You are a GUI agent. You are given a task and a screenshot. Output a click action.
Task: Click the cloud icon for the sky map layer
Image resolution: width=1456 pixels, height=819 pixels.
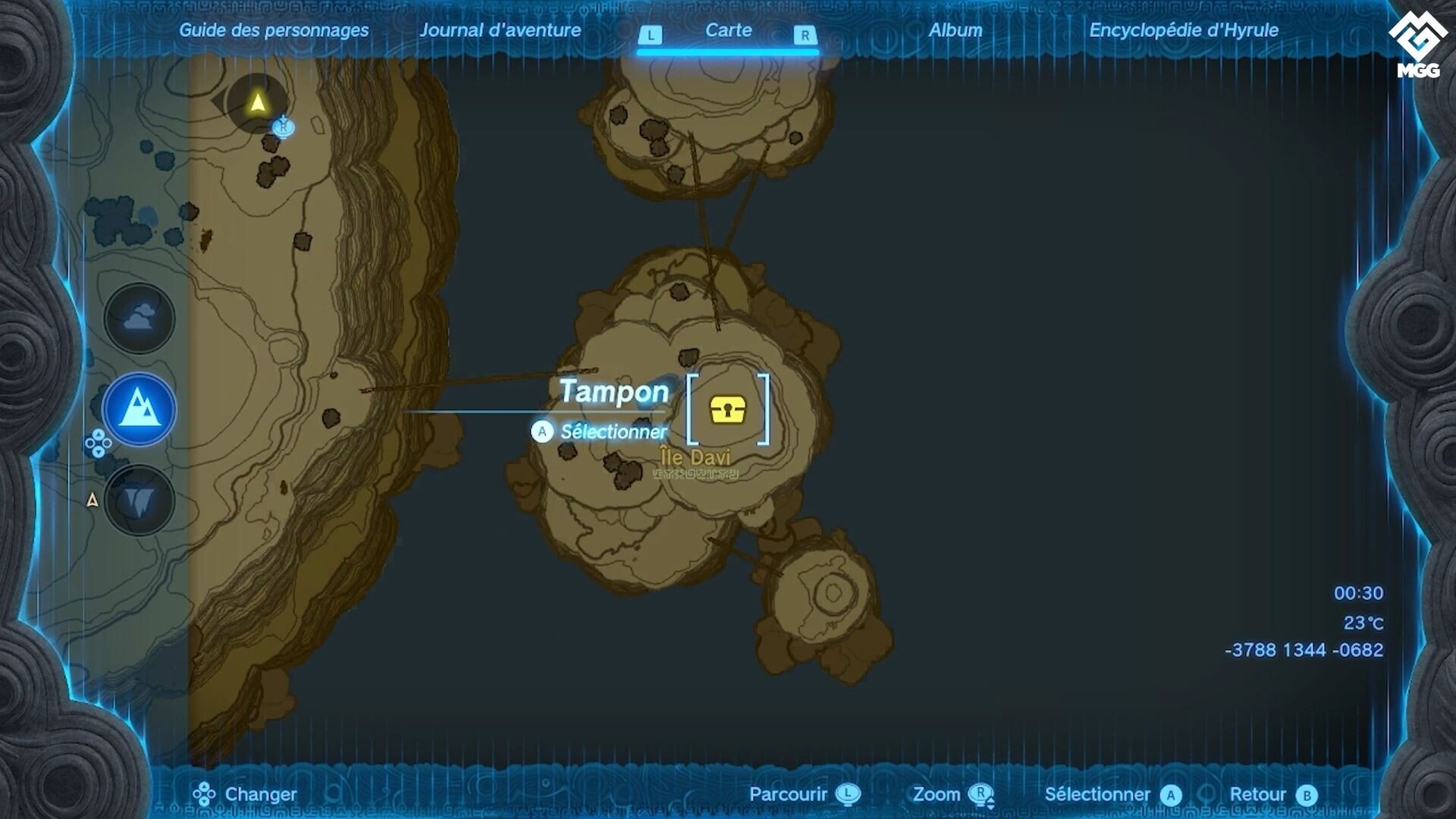(x=138, y=318)
